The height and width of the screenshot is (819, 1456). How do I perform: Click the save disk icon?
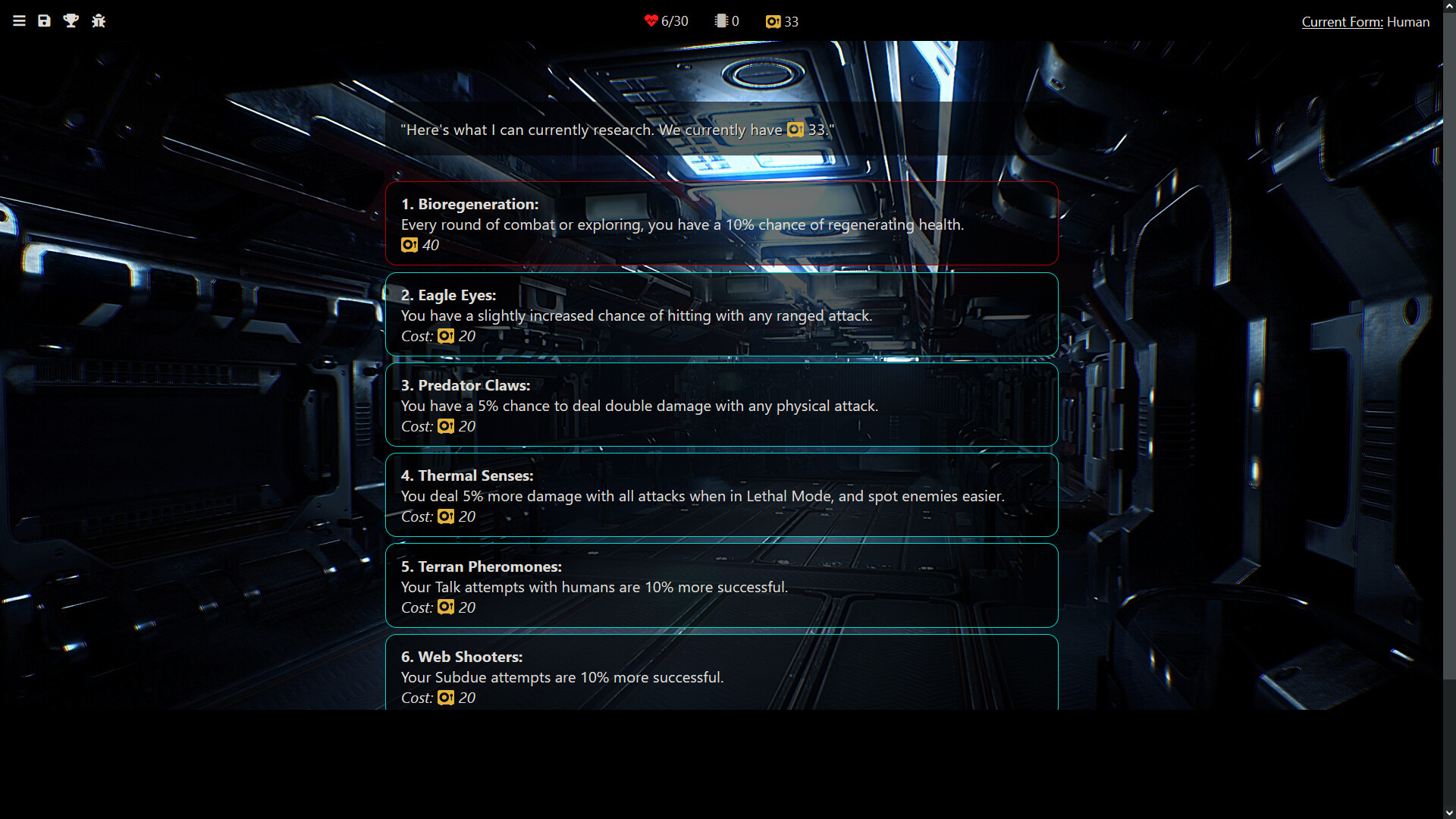click(x=45, y=21)
